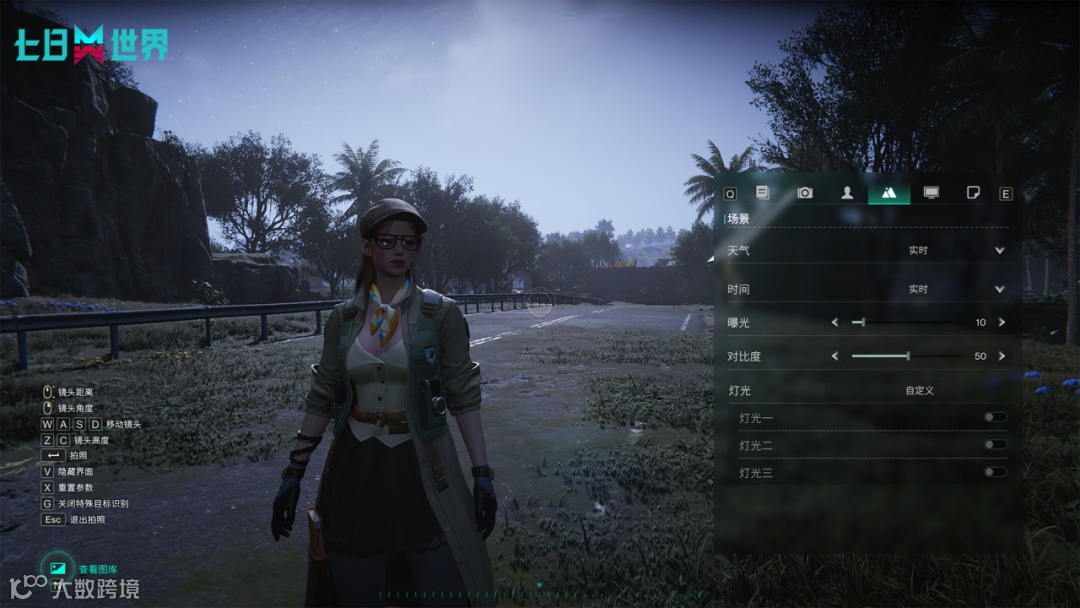
Task: Switch to the document list tab
Action: pyautogui.click(x=763, y=193)
